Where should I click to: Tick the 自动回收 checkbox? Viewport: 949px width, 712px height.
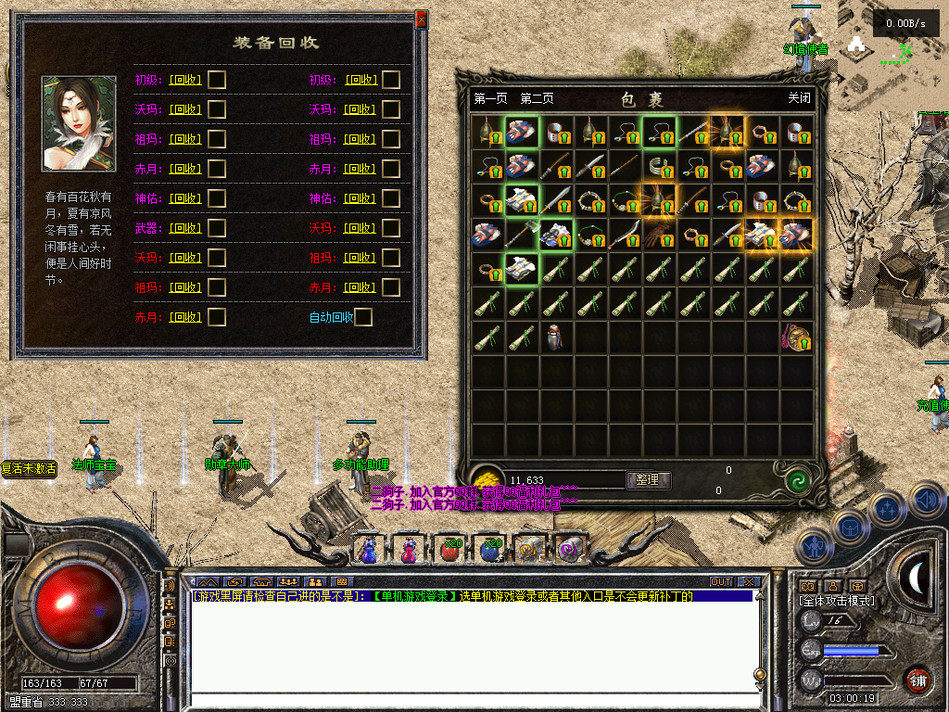(363, 317)
